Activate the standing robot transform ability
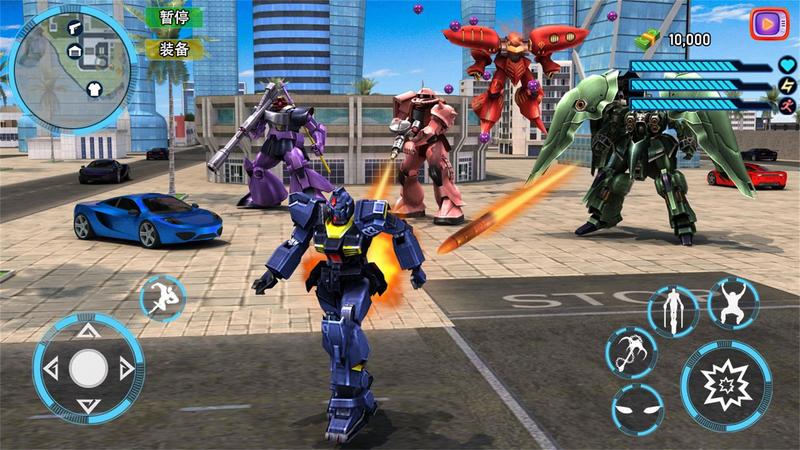 pos(671,310)
